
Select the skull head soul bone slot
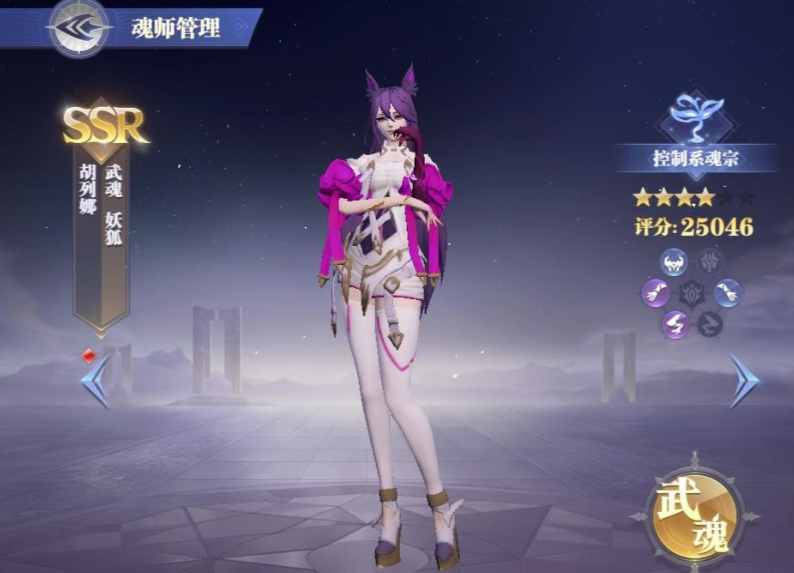click(x=674, y=262)
